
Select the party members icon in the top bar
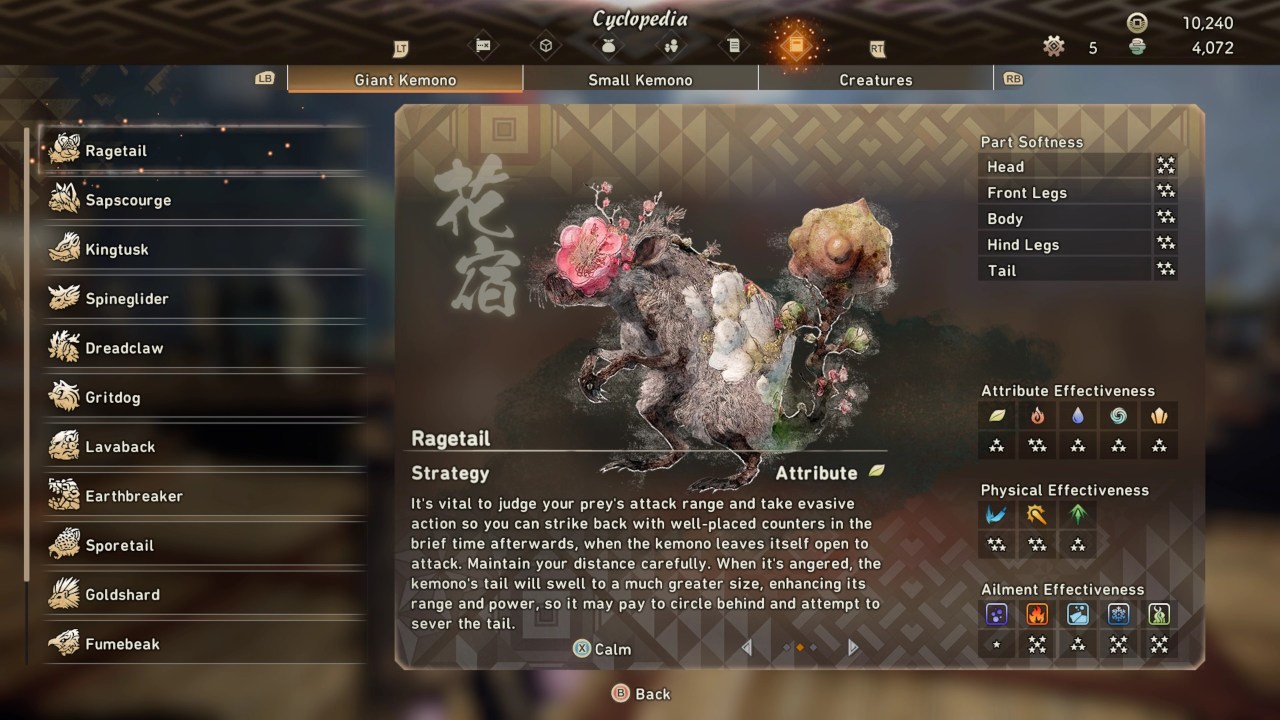click(x=671, y=44)
